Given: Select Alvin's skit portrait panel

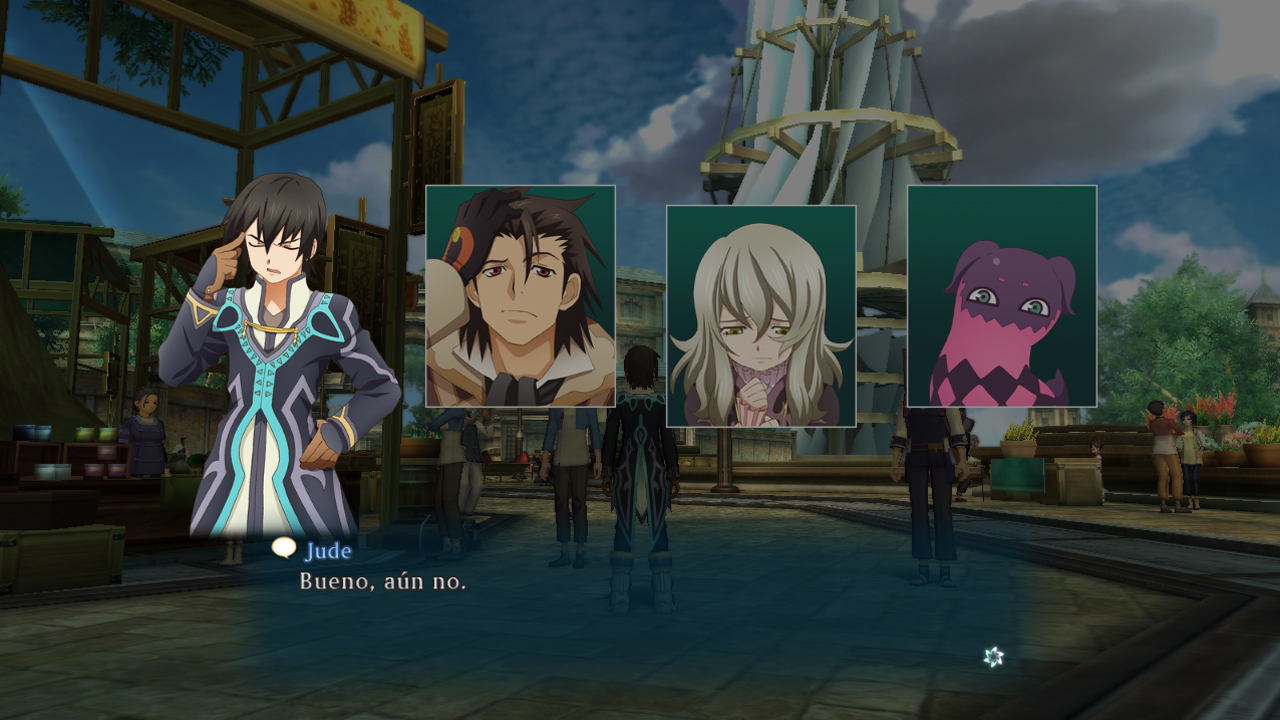Looking at the screenshot, I should pyautogui.click(x=520, y=296).
